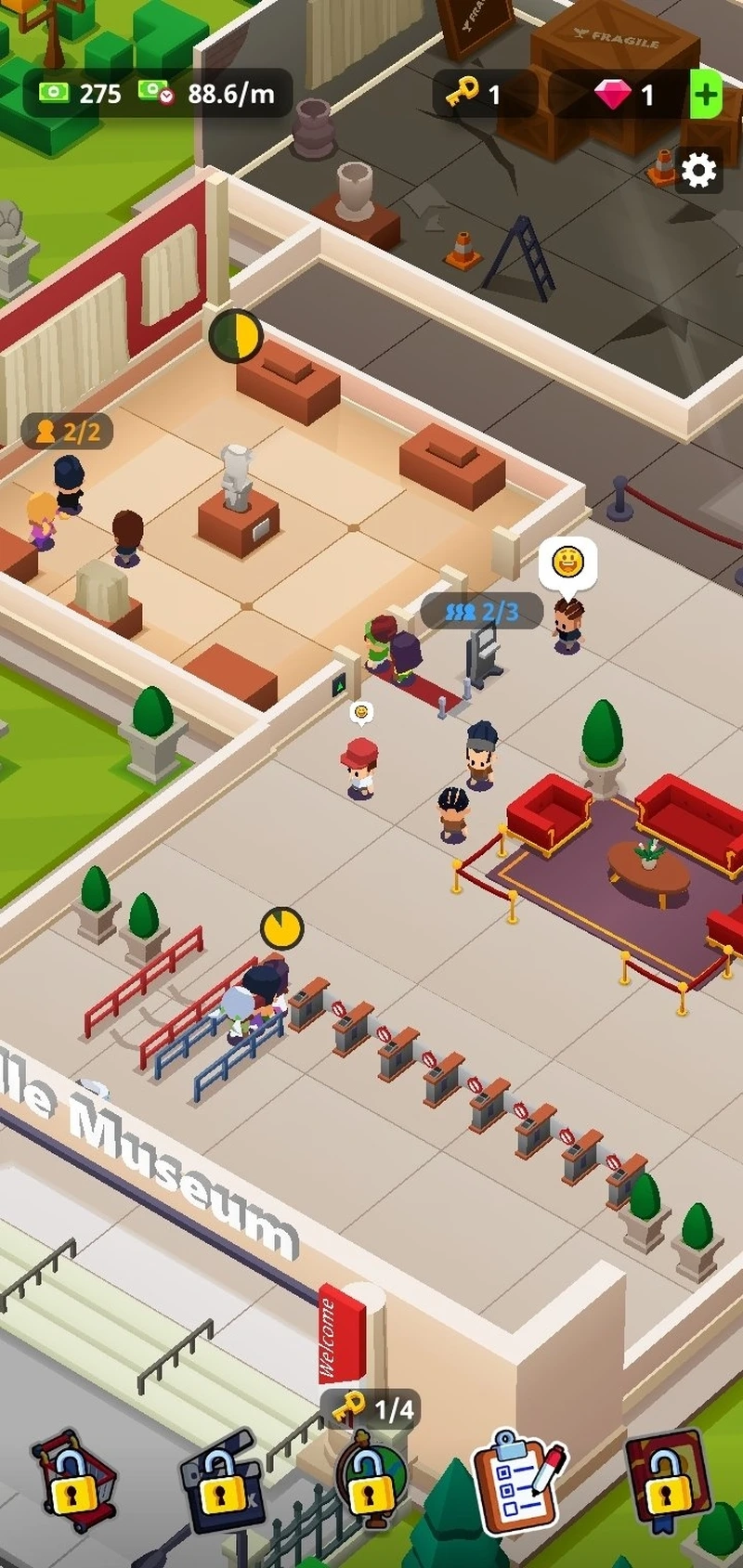
Task: Tap the green plus to buy gems
Action: tap(706, 94)
